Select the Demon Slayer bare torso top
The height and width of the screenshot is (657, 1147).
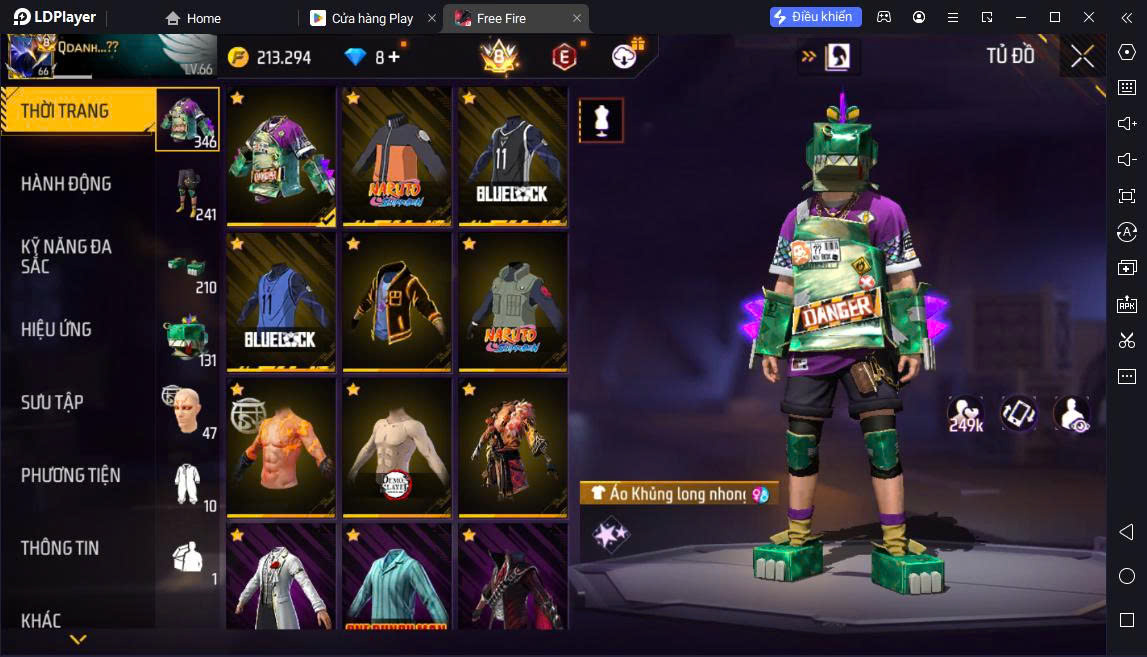click(x=397, y=446)
